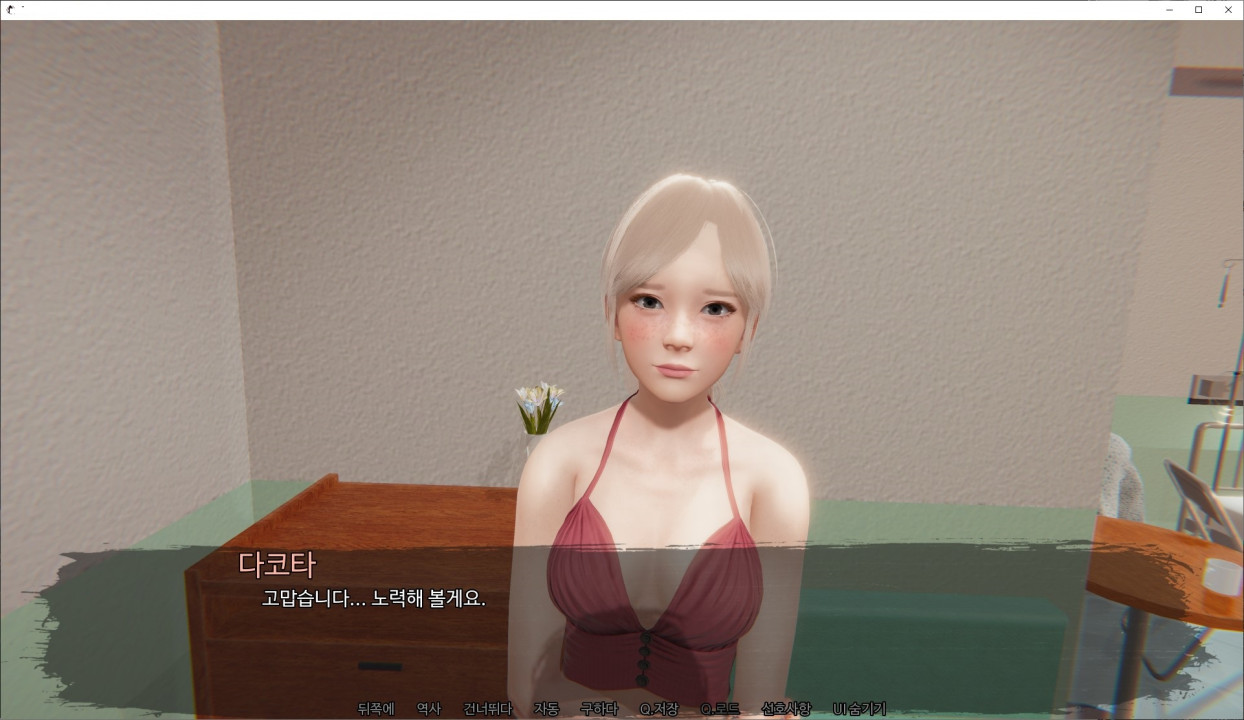The height and width of the screenshot is (720, 1244).
Task: Open 선호사항 preferences
Action: (786, 709)
